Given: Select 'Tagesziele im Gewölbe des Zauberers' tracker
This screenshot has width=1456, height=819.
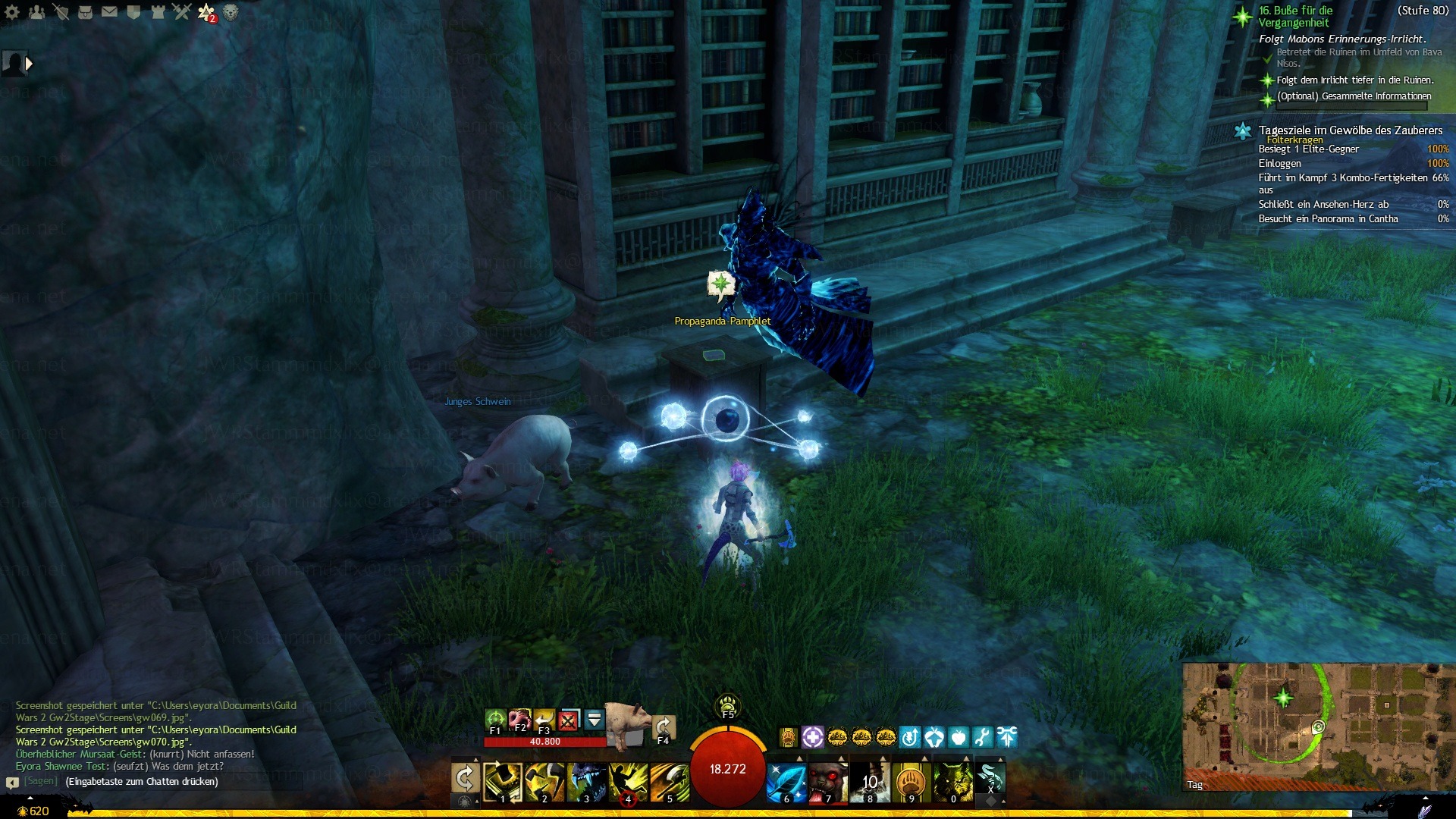Looking at the screenshot, I should (1350, 130).
